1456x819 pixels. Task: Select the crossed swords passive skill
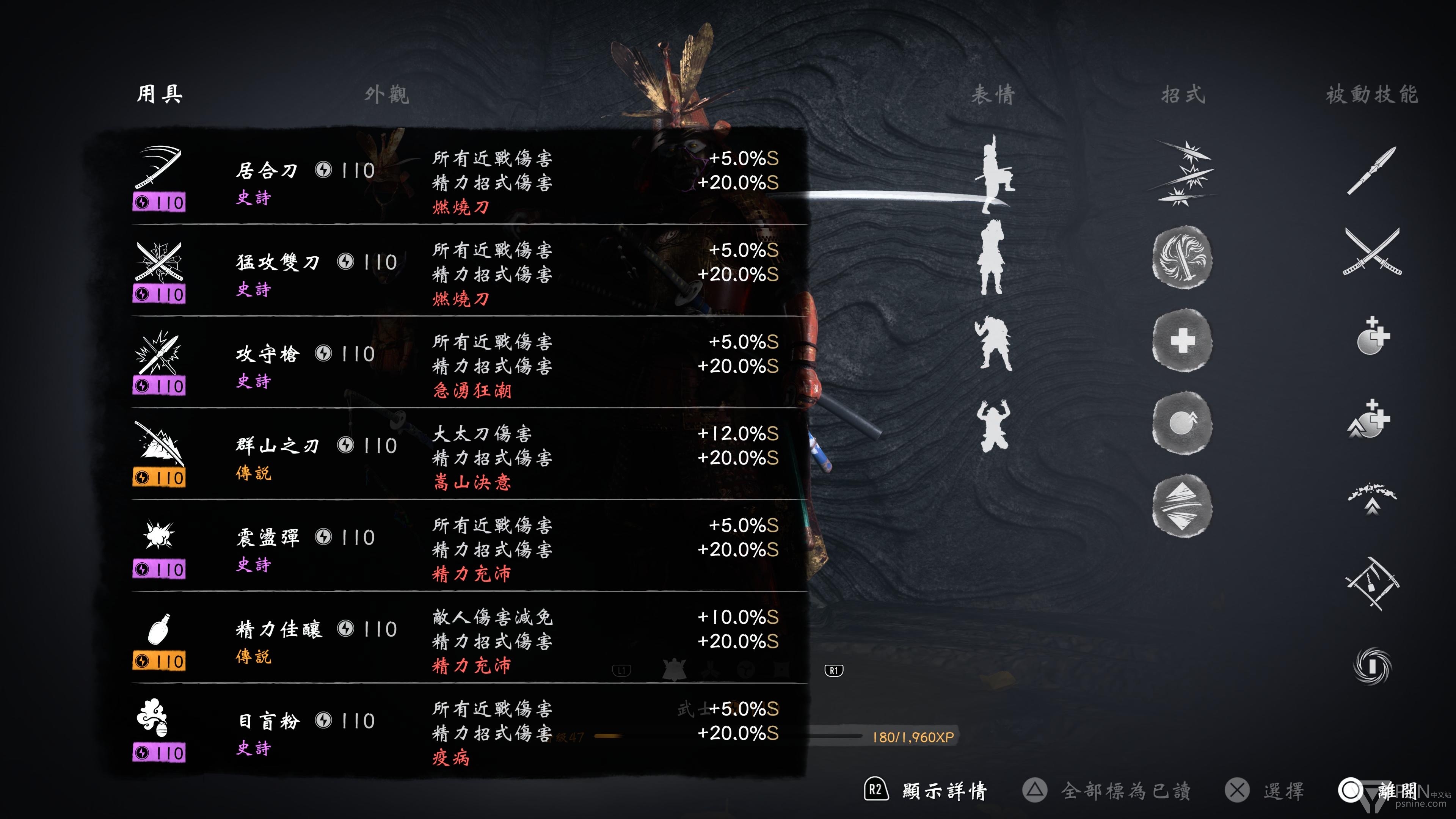(x=1372, y=252)
